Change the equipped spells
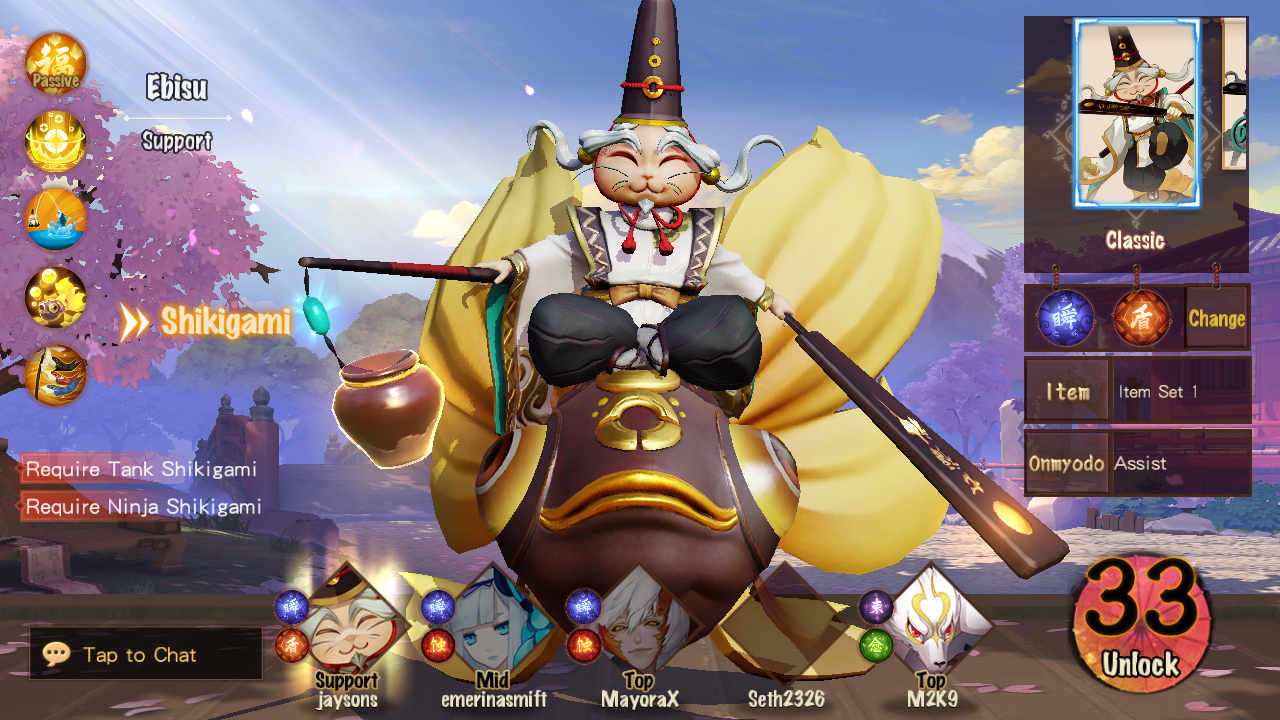This screenshot has height=720, width=1280. tap(1216, 319)
